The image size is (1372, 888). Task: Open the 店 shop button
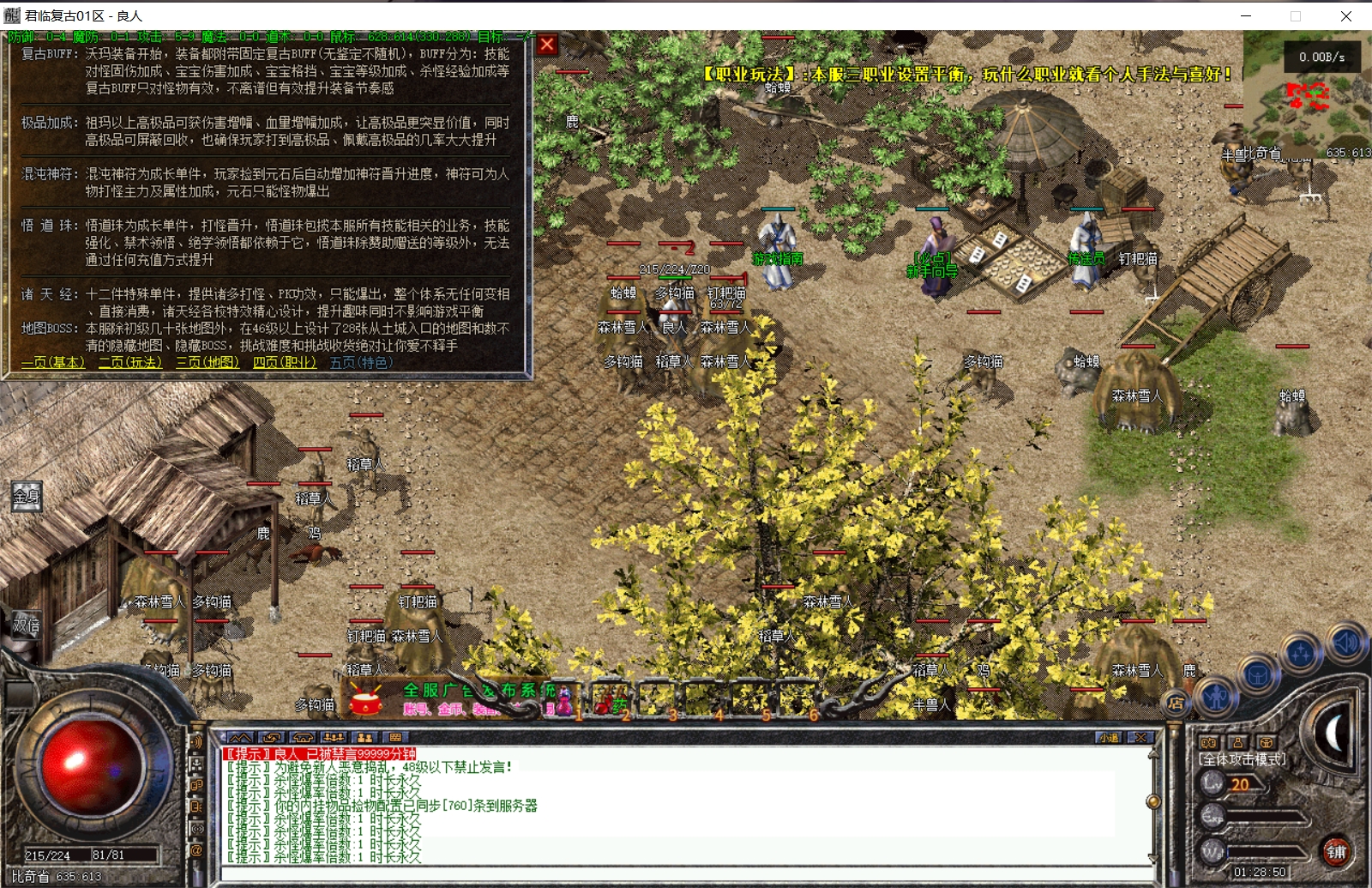1176,703
